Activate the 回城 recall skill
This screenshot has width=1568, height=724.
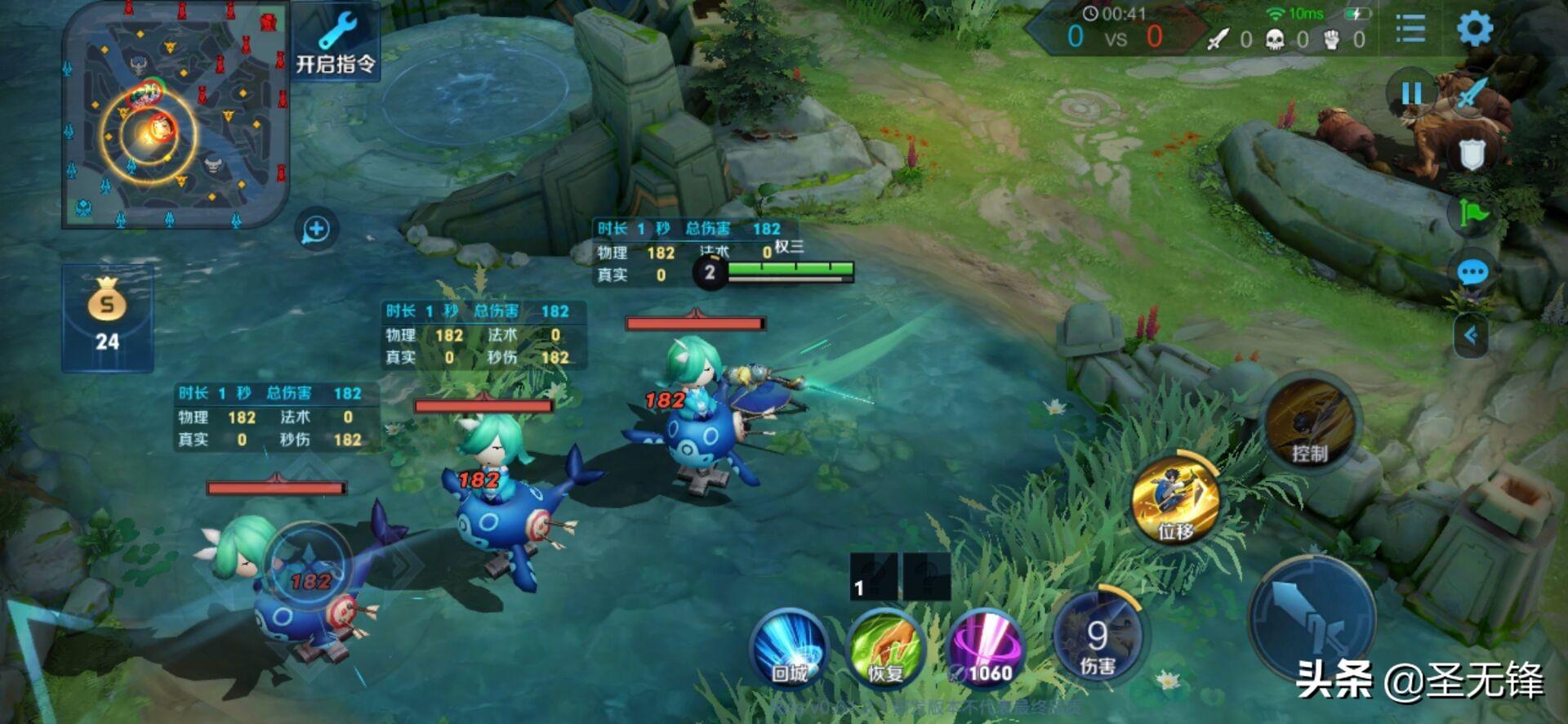pos(790,649)
